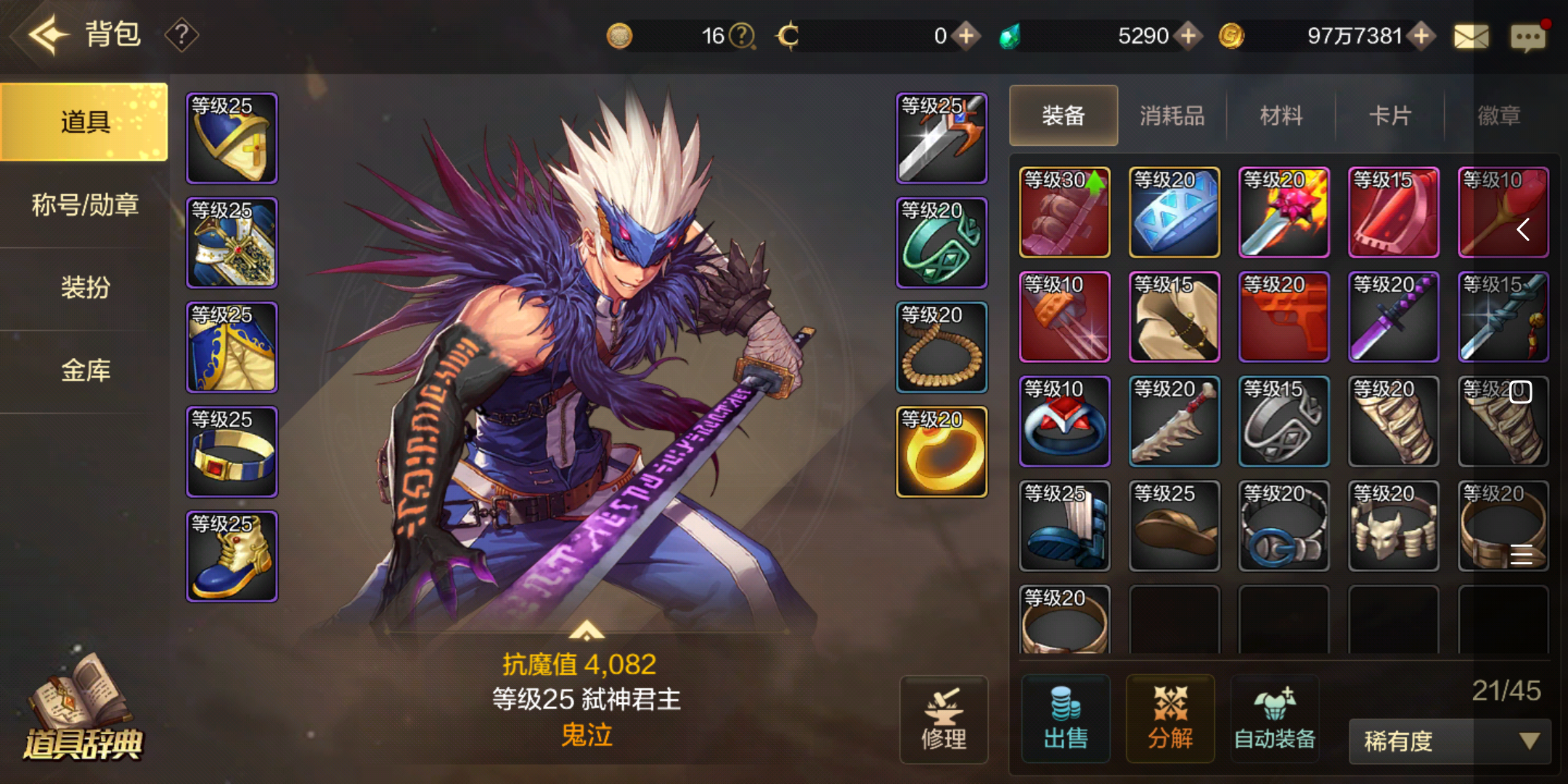Expand character stats with the upward arrow
The height and width of the screenshot is (784, 1568).
(x=588, y=631)
